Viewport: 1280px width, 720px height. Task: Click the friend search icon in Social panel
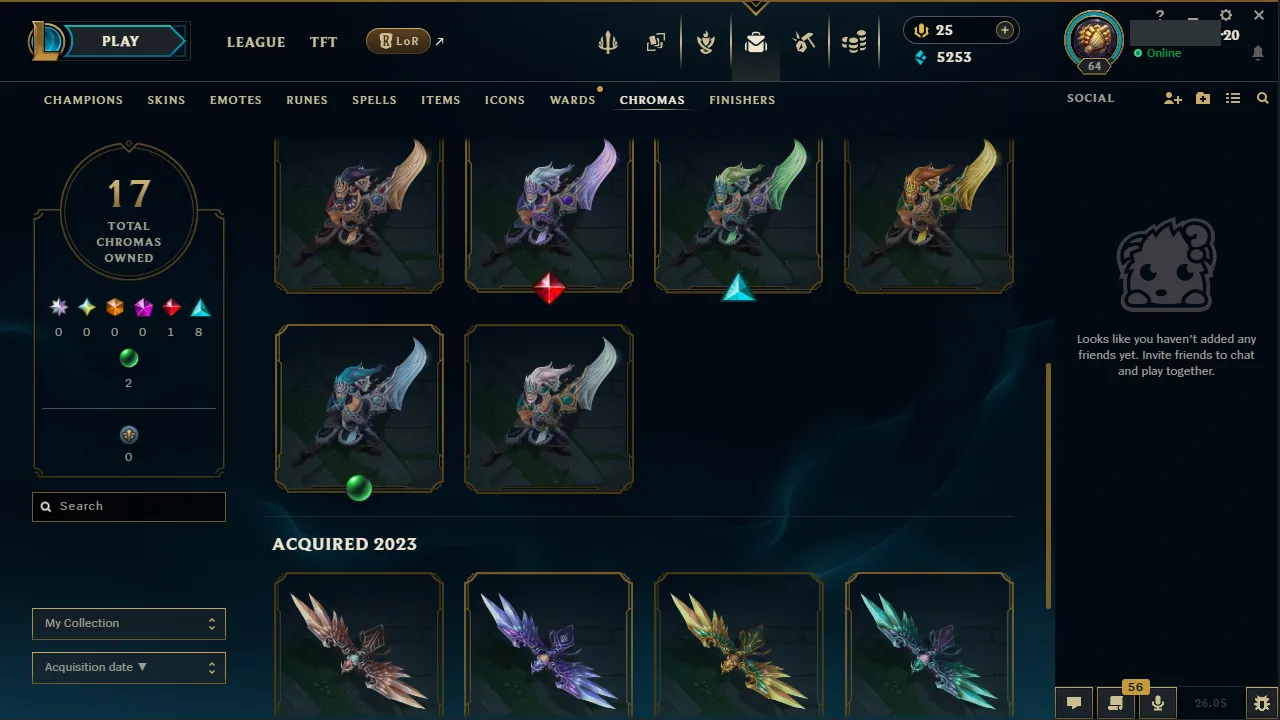click(x=1262, y=98)
